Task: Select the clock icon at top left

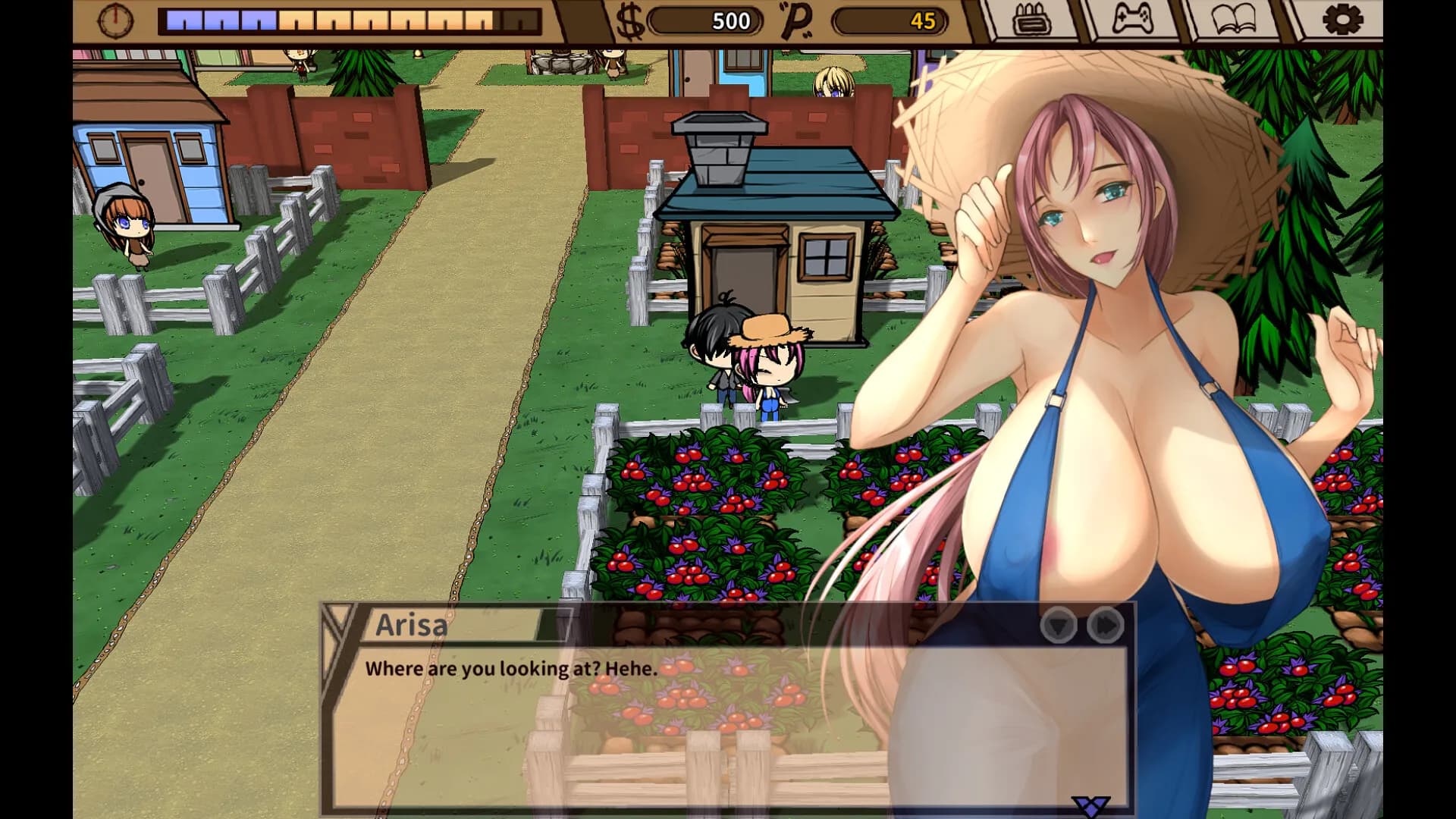Action: 118,19
